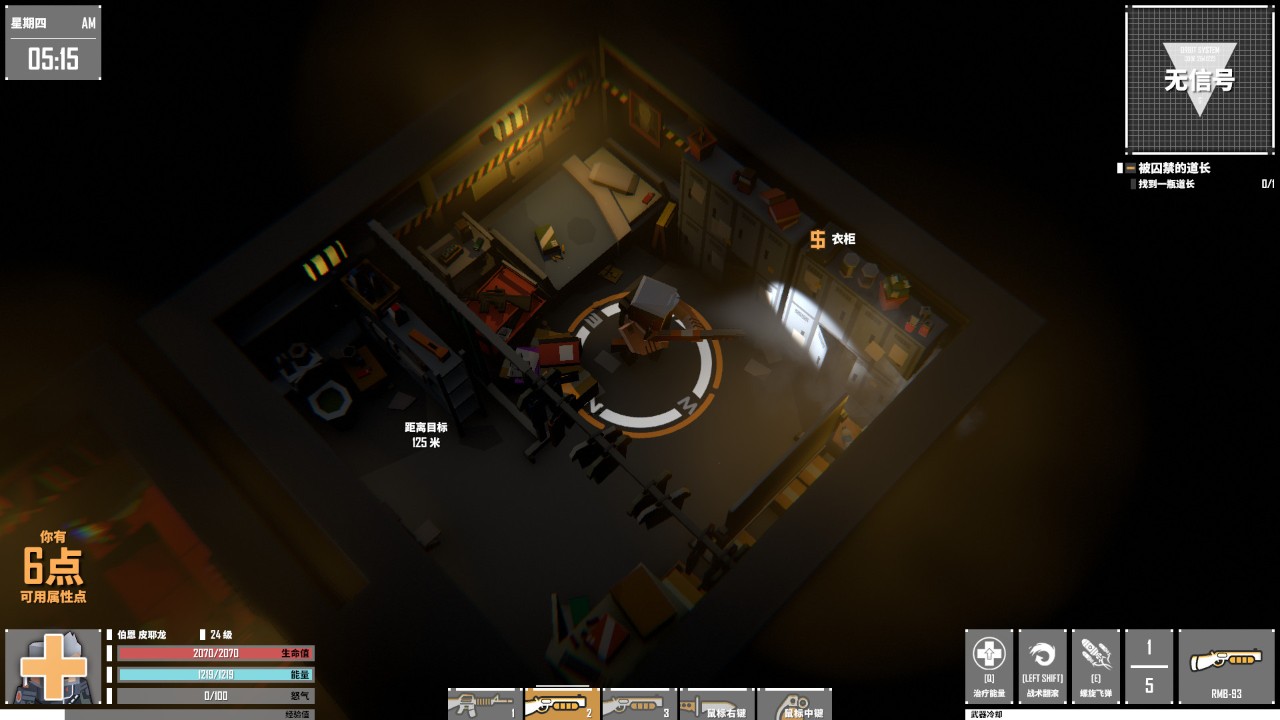
Task: Activate the 治疗能量 healing ability
Action: [989, 666]
